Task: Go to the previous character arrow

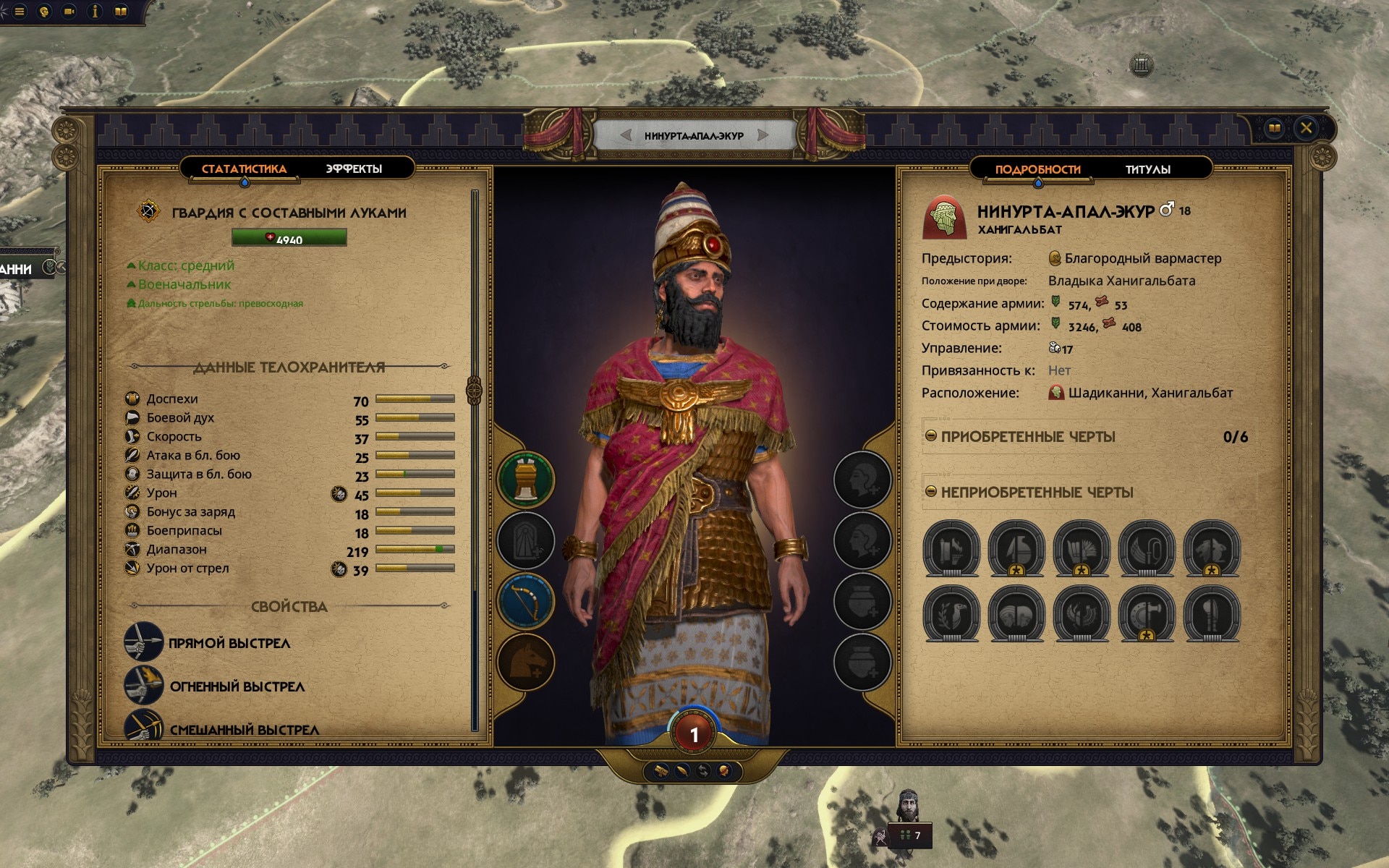Action: coord(626,135)
